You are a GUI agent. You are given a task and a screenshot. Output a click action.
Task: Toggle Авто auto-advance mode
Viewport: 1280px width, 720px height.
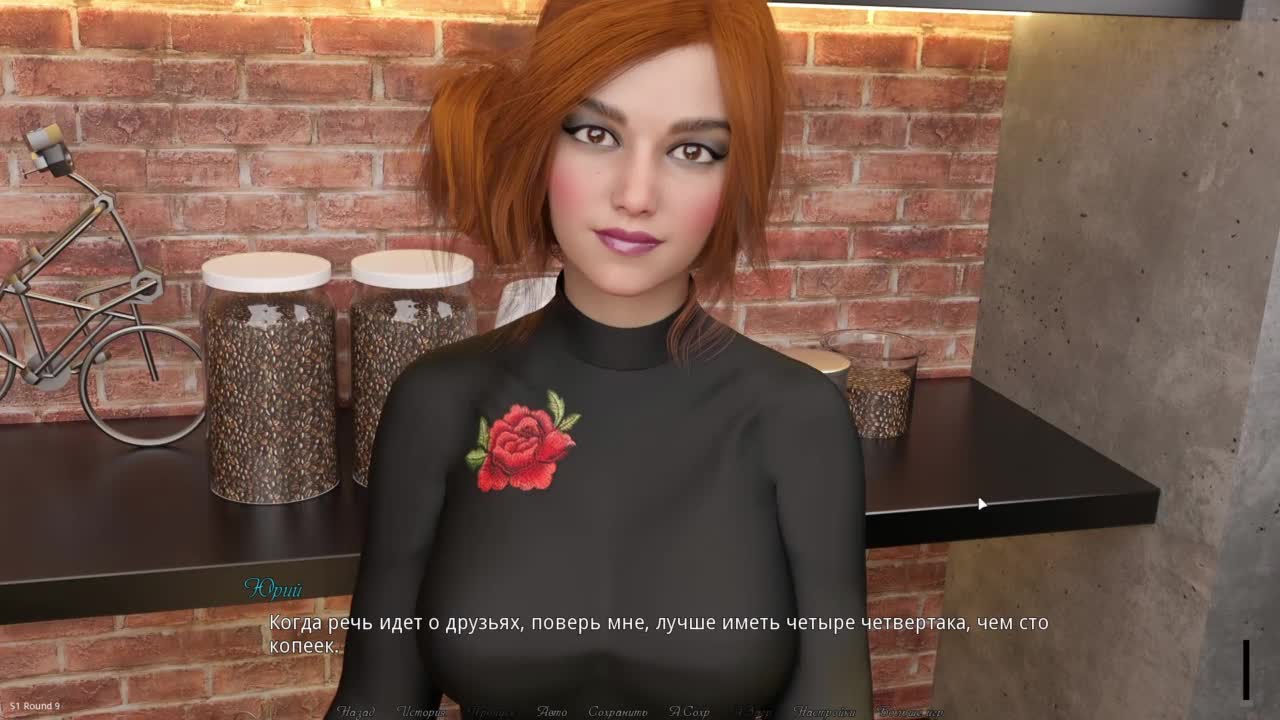coord(551,712)
